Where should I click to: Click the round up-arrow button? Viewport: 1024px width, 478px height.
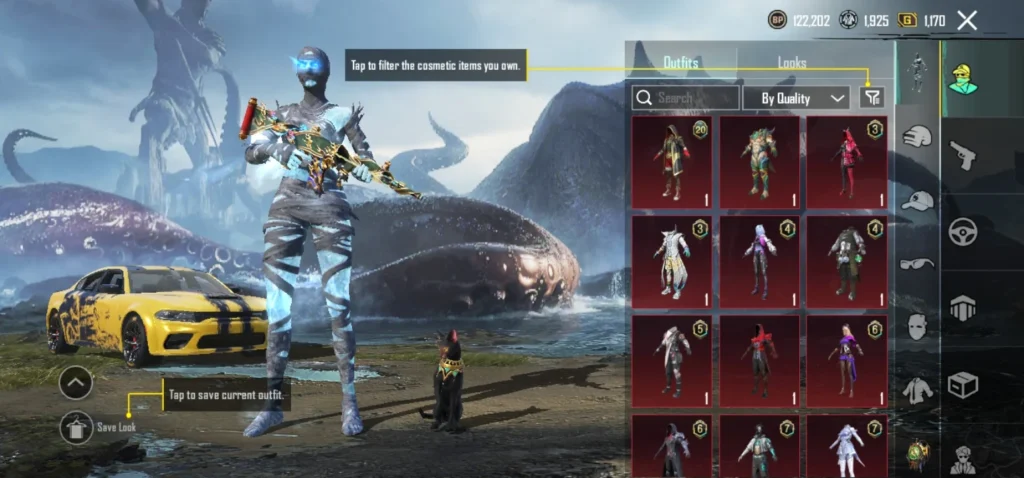point(76,382)
